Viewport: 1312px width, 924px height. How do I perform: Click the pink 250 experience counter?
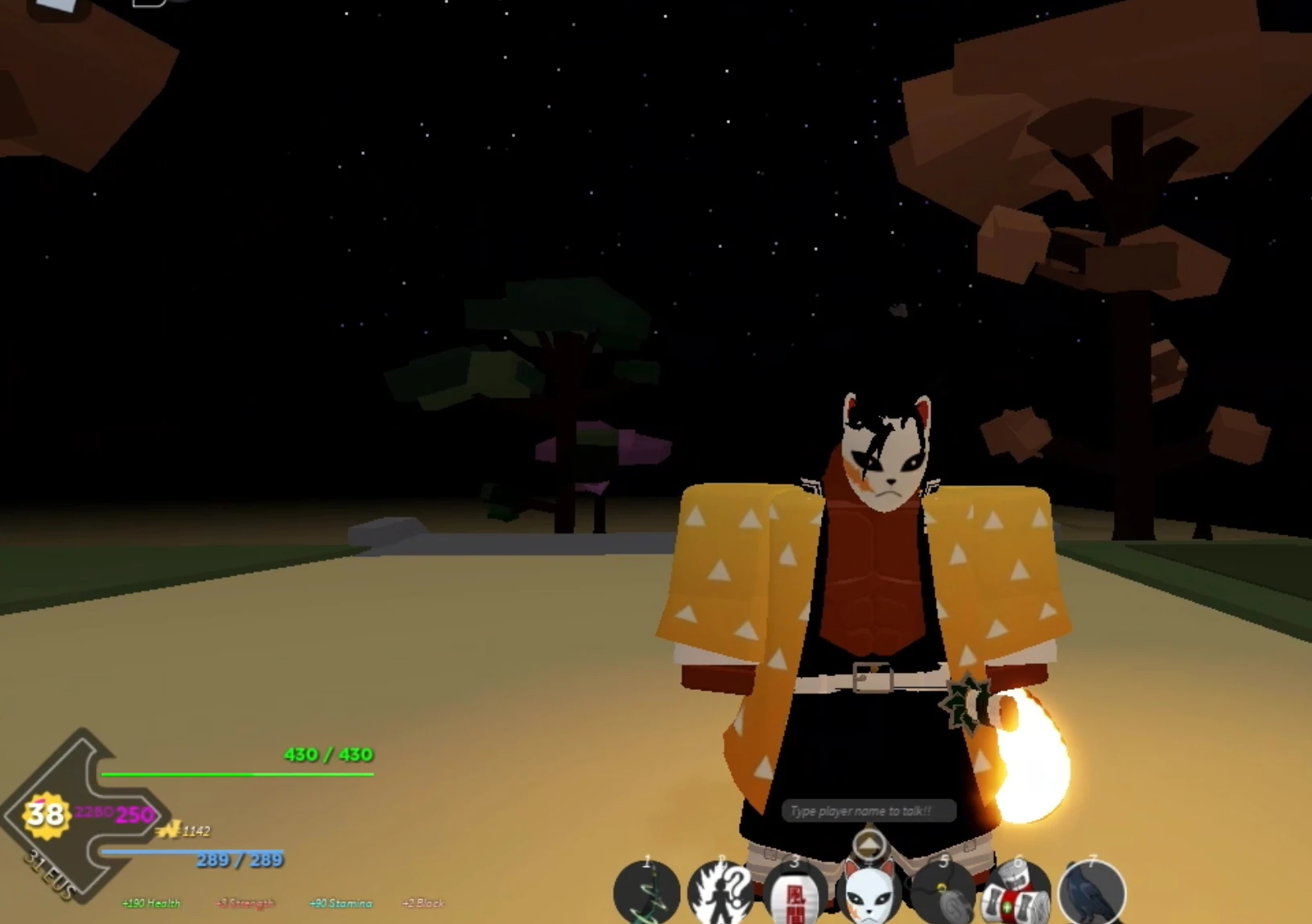[134, 815]
